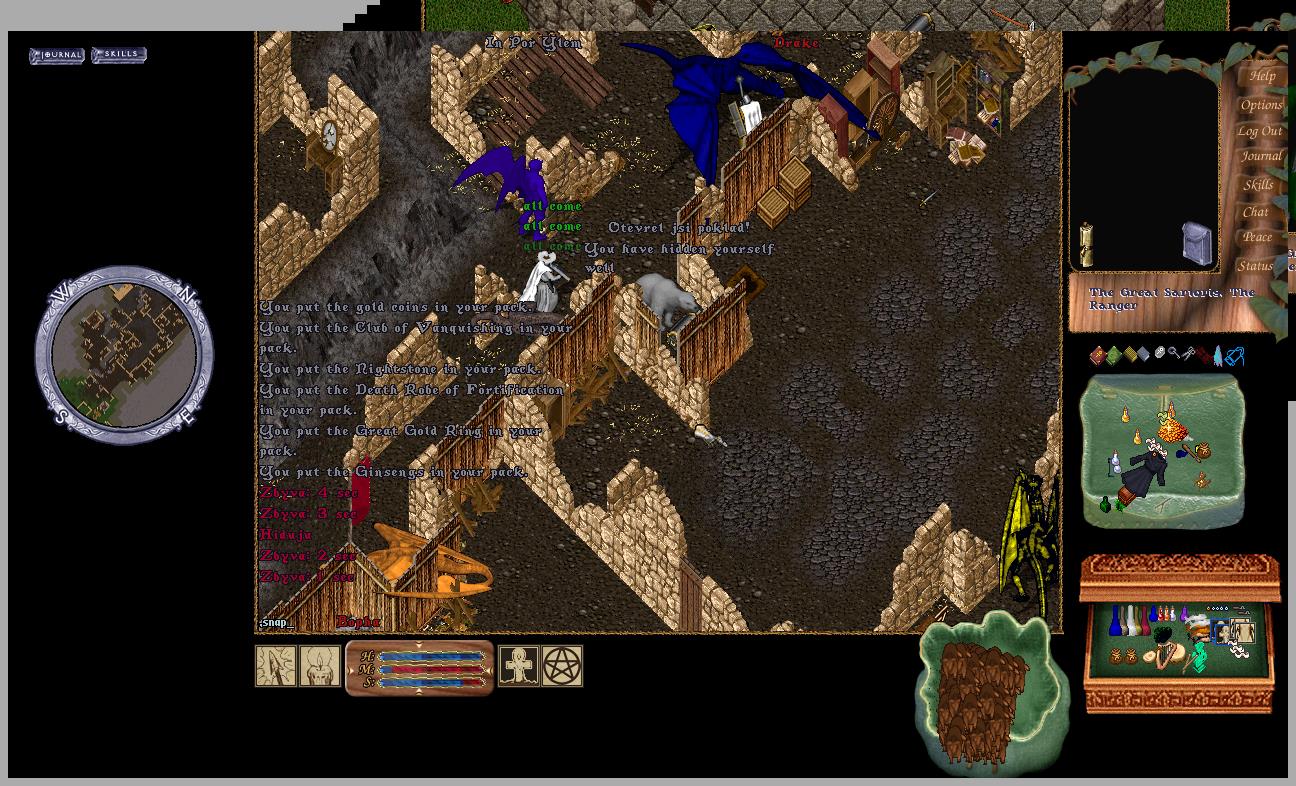The height and width of the screenshot is (786, 1296).
Task: Click the Journal tab at top left
Action: tap(57, 55)
